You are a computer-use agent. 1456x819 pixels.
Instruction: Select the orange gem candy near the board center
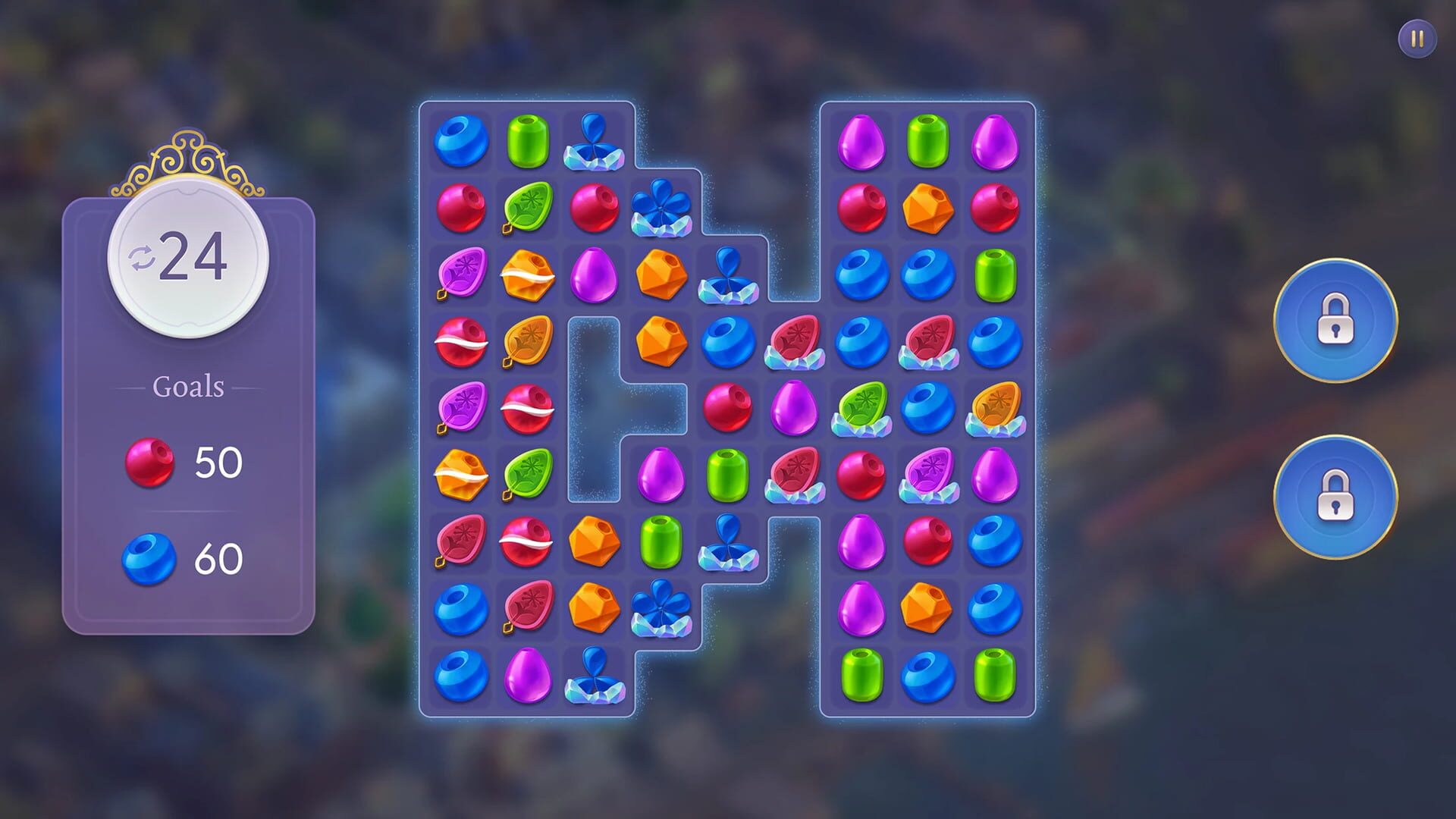click(x=661, y=340)
